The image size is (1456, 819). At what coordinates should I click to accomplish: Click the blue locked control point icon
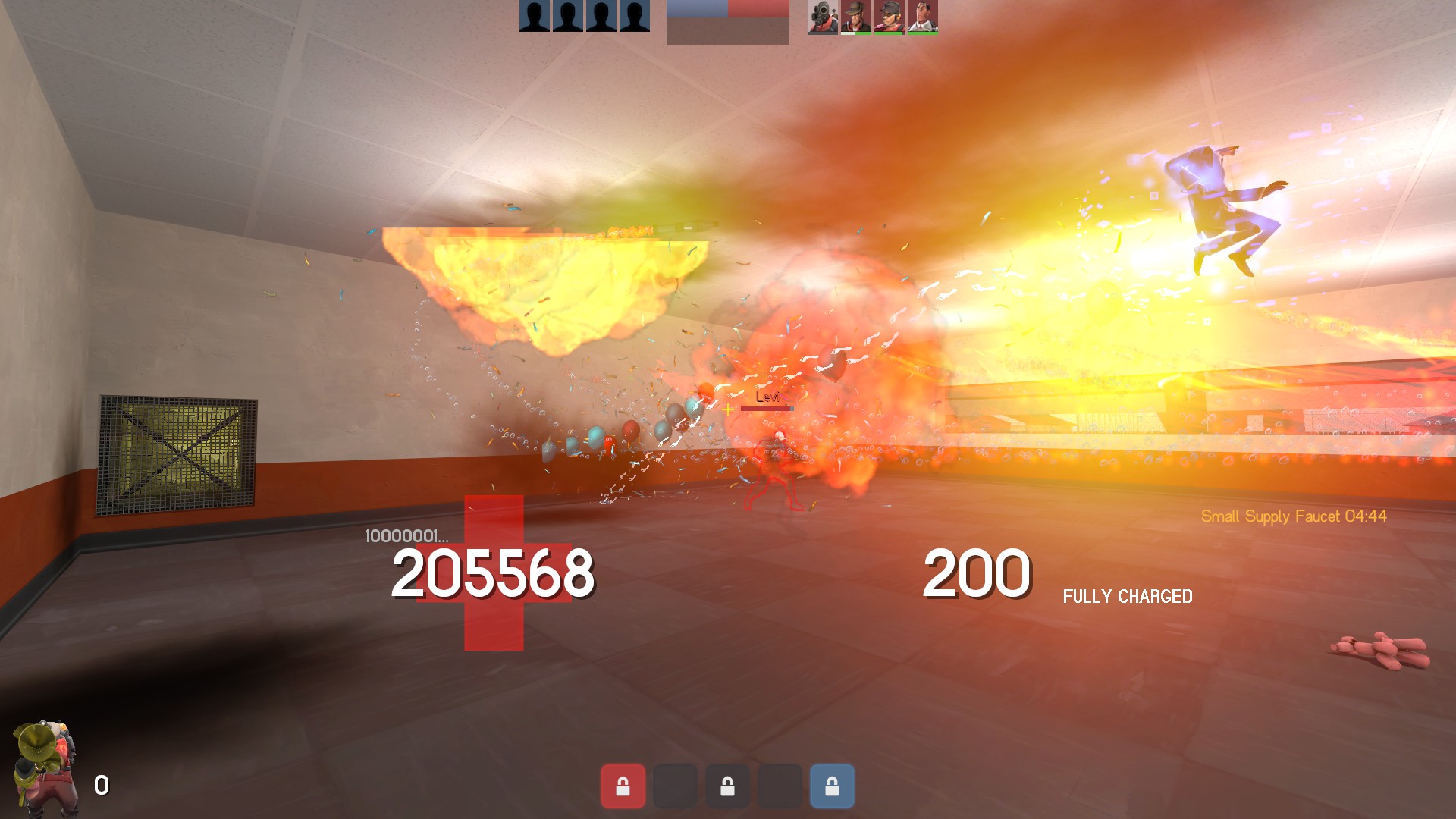pos(832,786)
